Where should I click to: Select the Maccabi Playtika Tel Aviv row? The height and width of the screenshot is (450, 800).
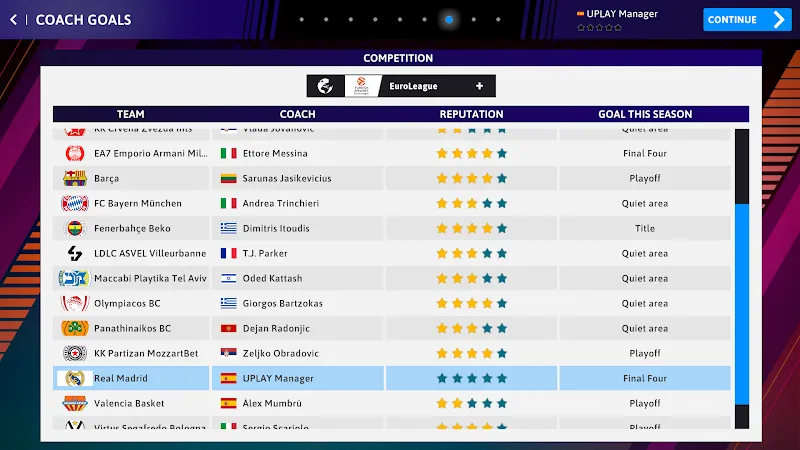coord(150,278)
